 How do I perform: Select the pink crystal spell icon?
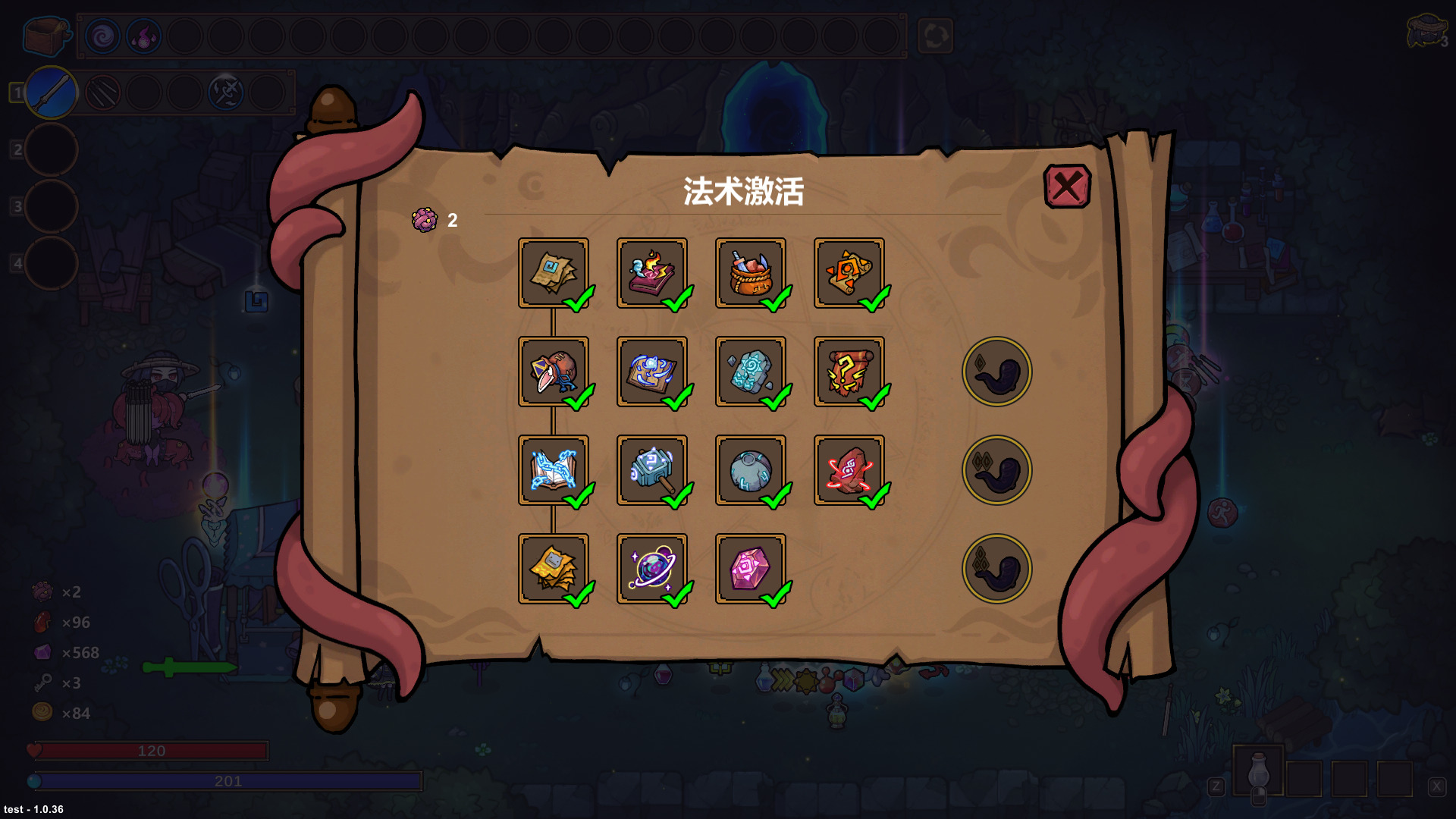click(x=752, y=567)
